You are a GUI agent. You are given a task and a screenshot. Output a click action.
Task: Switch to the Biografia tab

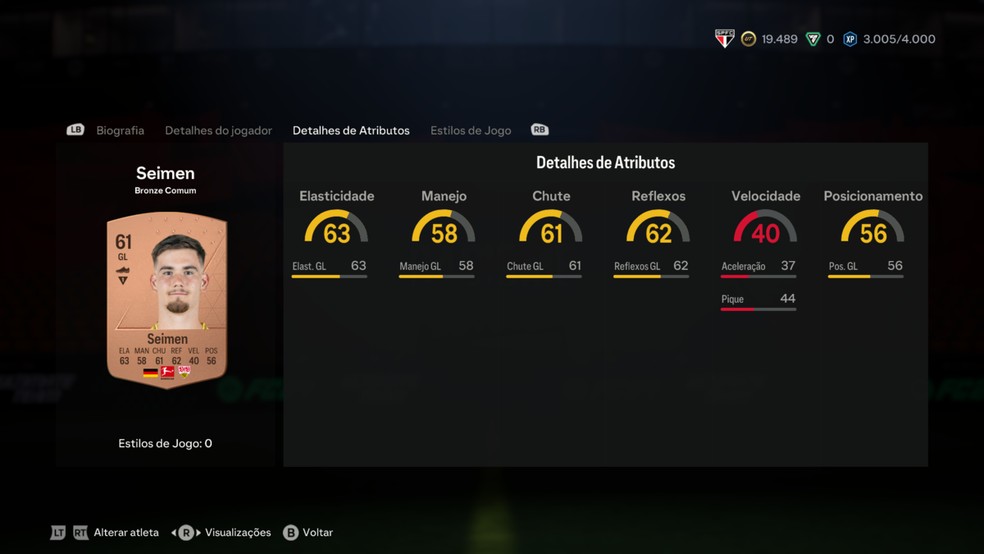tap(120, 131)
